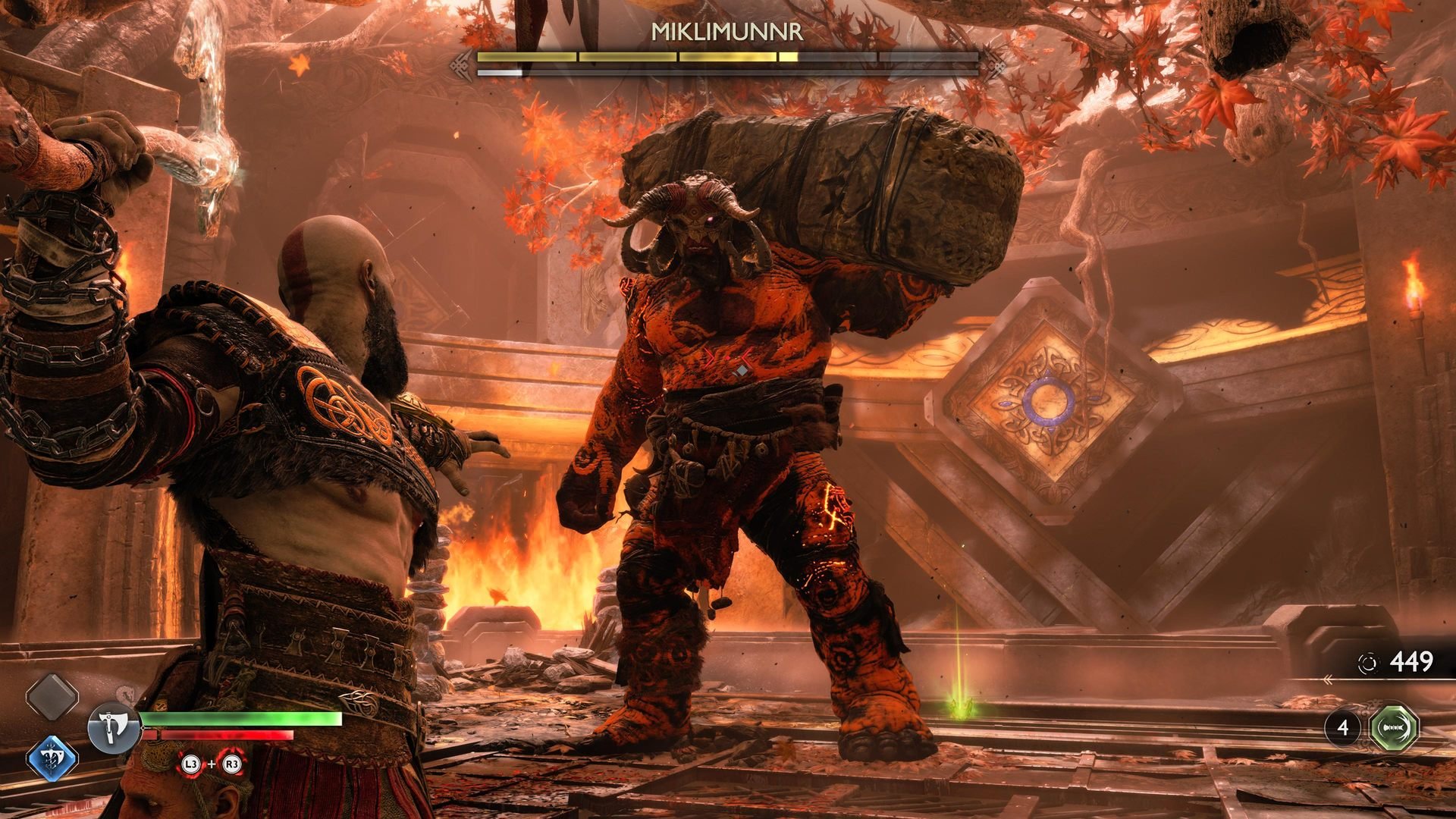
Task: Click the Hacksilver currency icon beside 449
Action: pos(1370,661)
